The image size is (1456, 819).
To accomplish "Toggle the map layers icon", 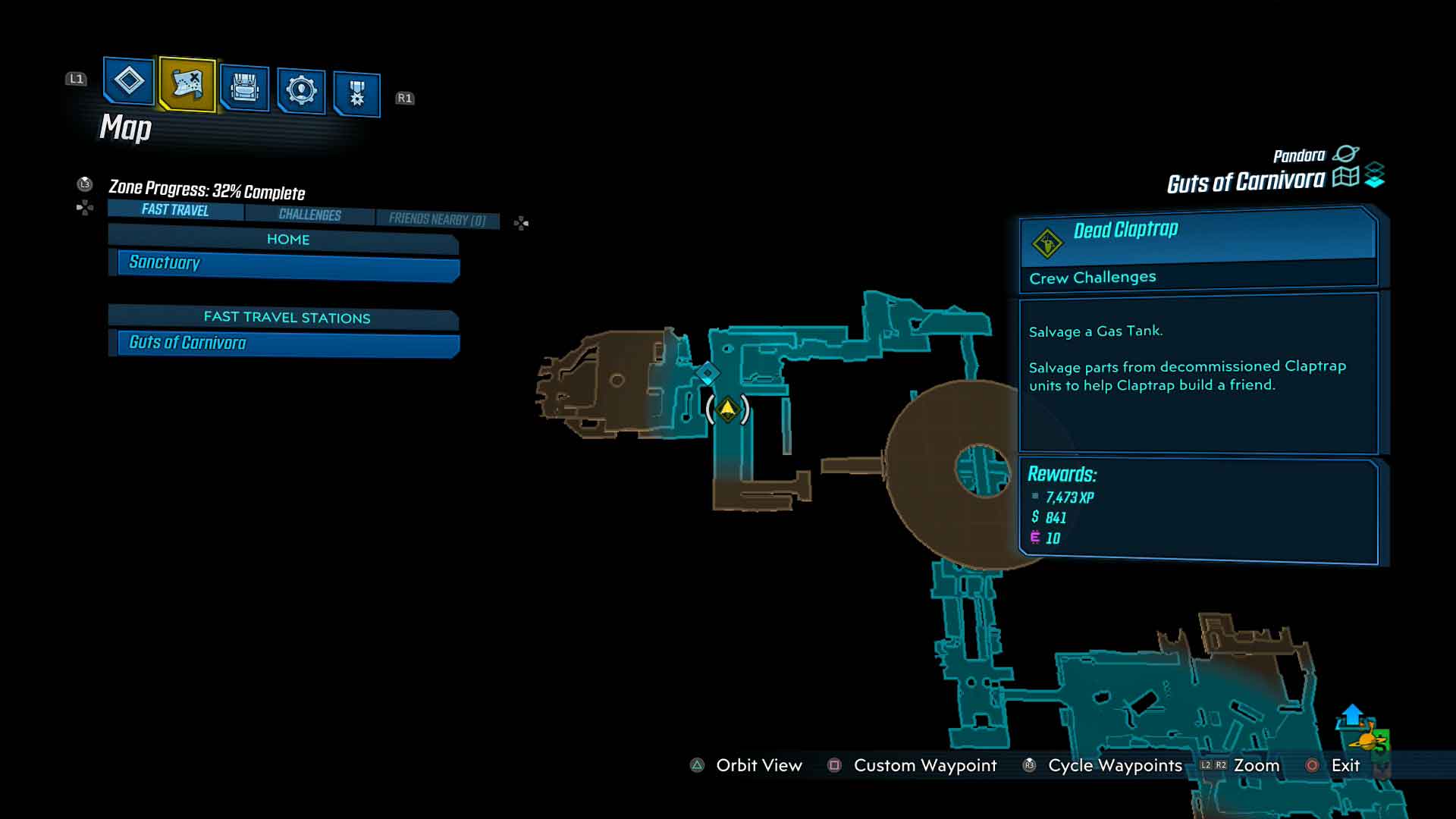I will click(1374, 175).
